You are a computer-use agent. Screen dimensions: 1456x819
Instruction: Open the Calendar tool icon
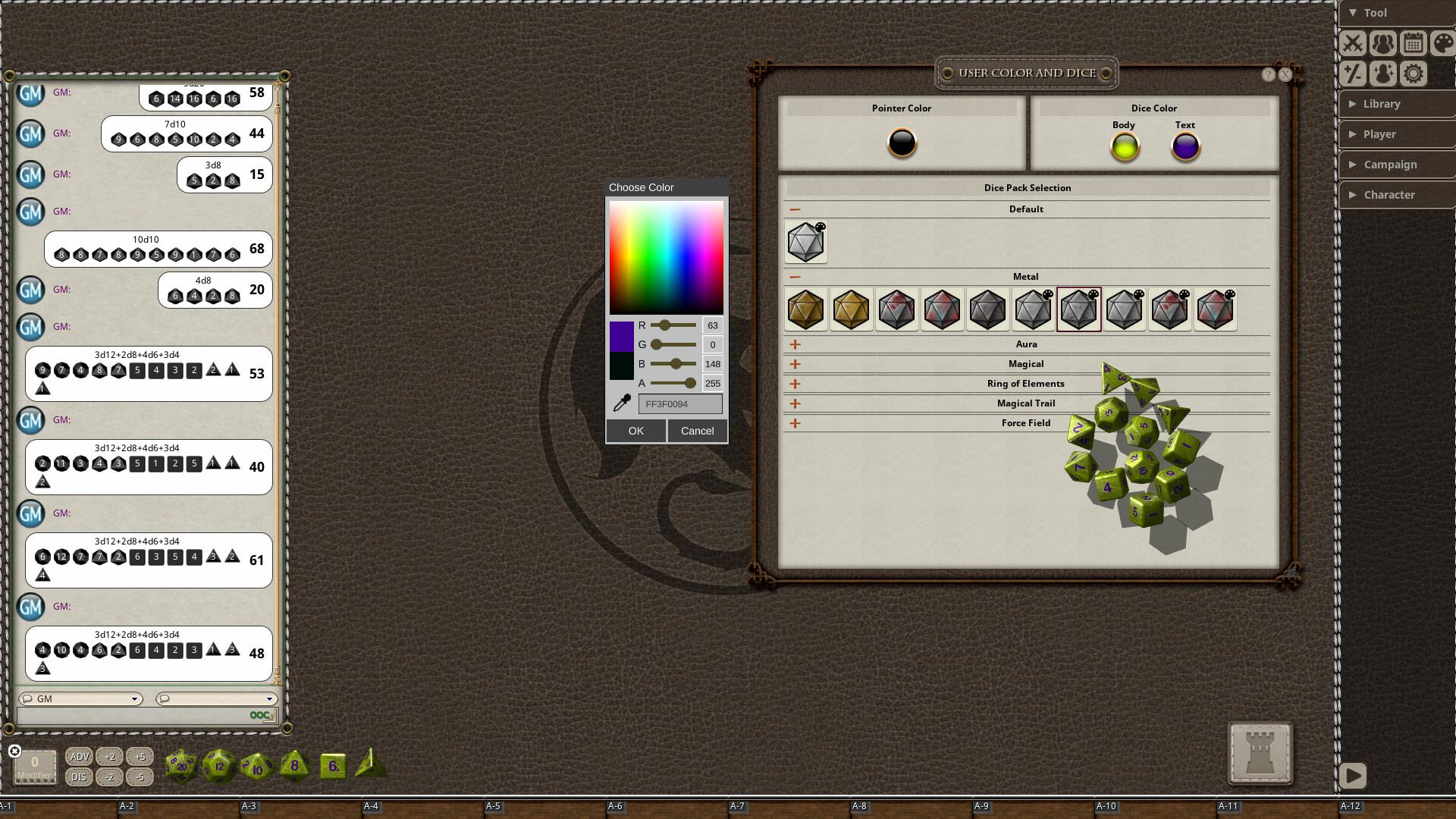[x=1413, y=43]
